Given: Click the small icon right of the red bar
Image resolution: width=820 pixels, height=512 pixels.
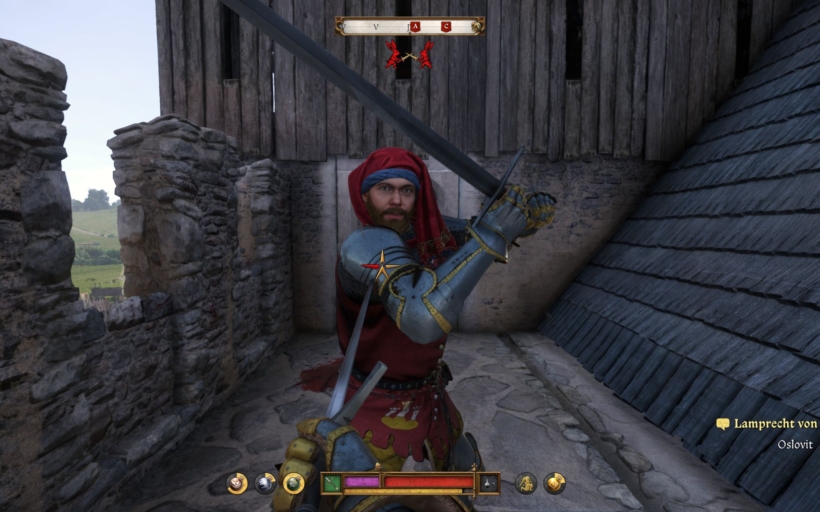Looking at the screenshot, I should [488, 483].
